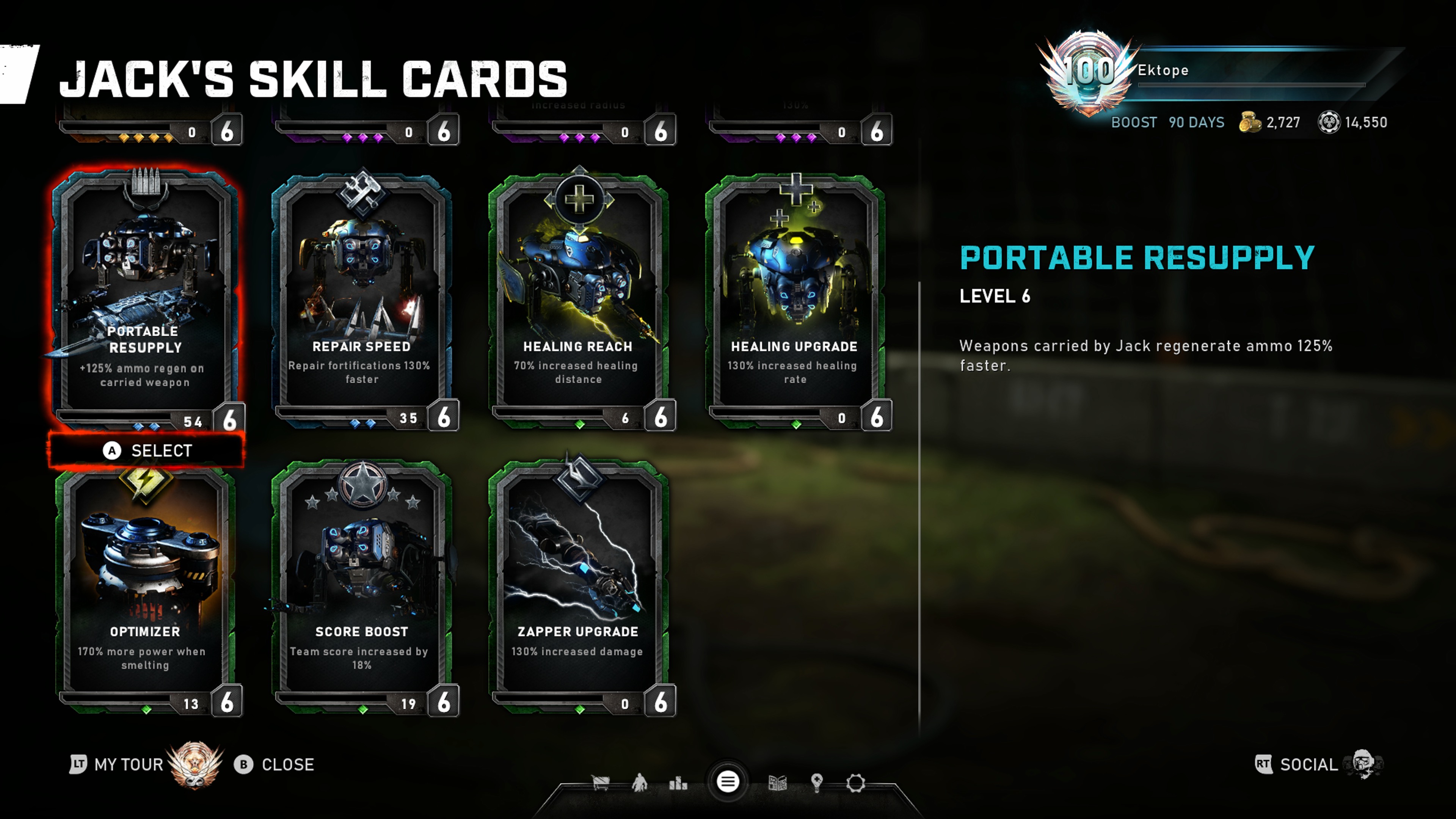
Task: Select the Portable Resupply skill card
Action: tap(145, 300)
